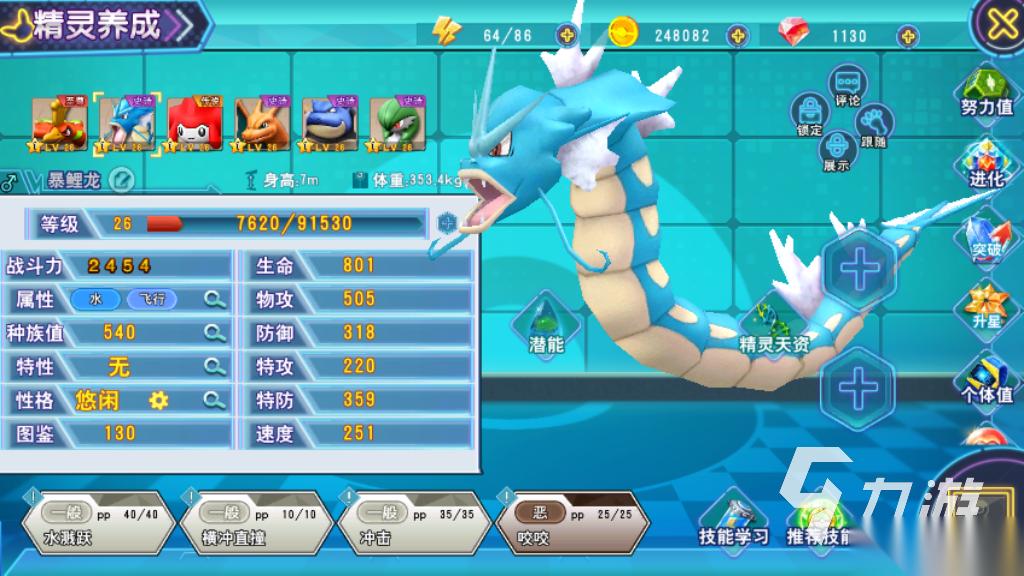
Task: Toggle the 锁定 lock on this spirit
Action: [809, 113]
